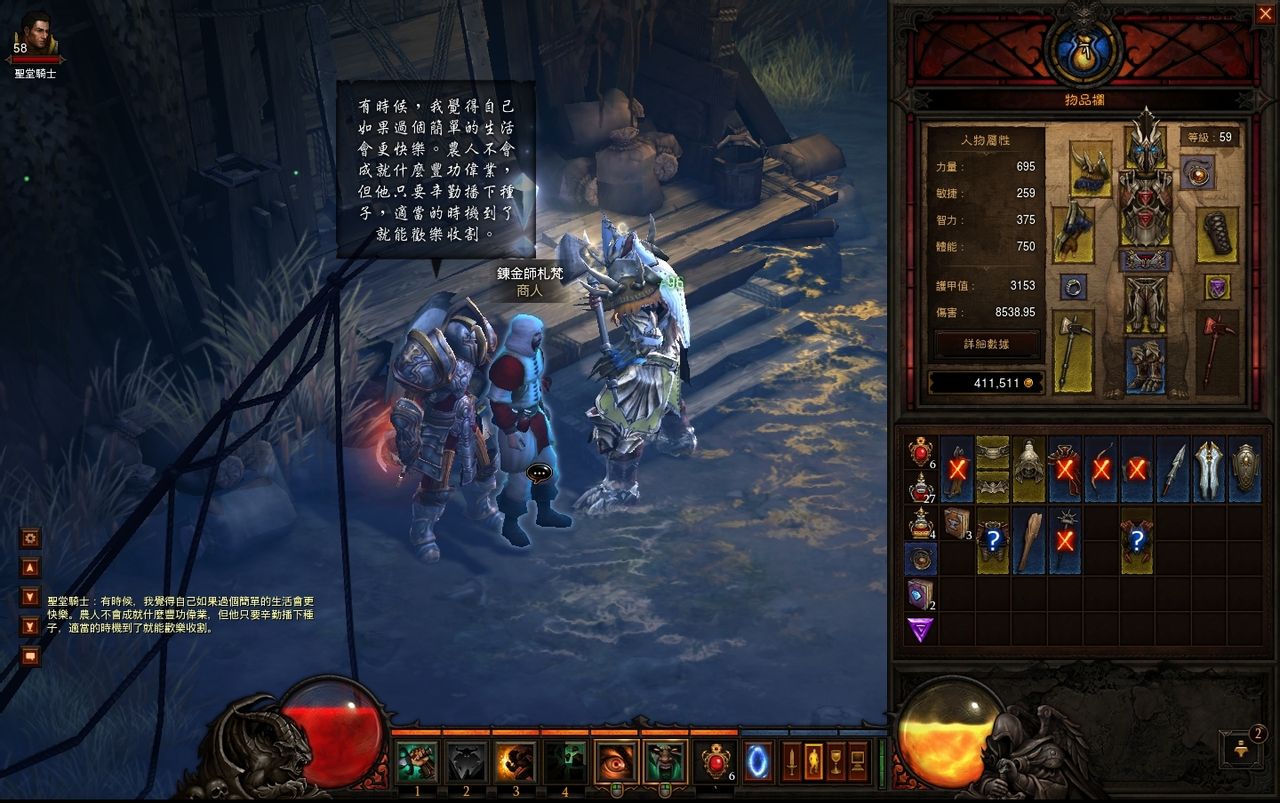Image resolution: width=1280 pixels, height=803 pixels.
Task: Select the equipped red off-hand axe
Action: click(x=1217, y=349)
